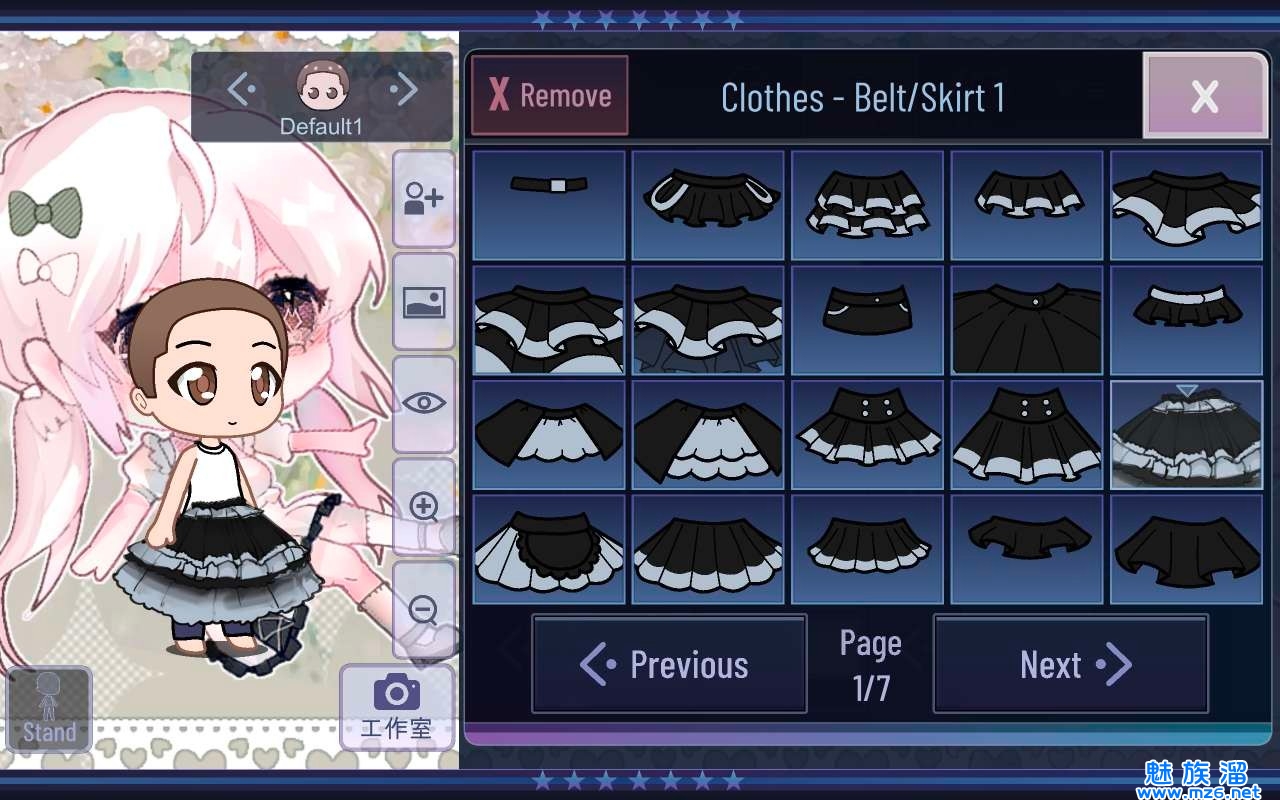Viewport: 1280px width, 800px height.
Task: Select the thin black belt item
Action: click(549, 205)
